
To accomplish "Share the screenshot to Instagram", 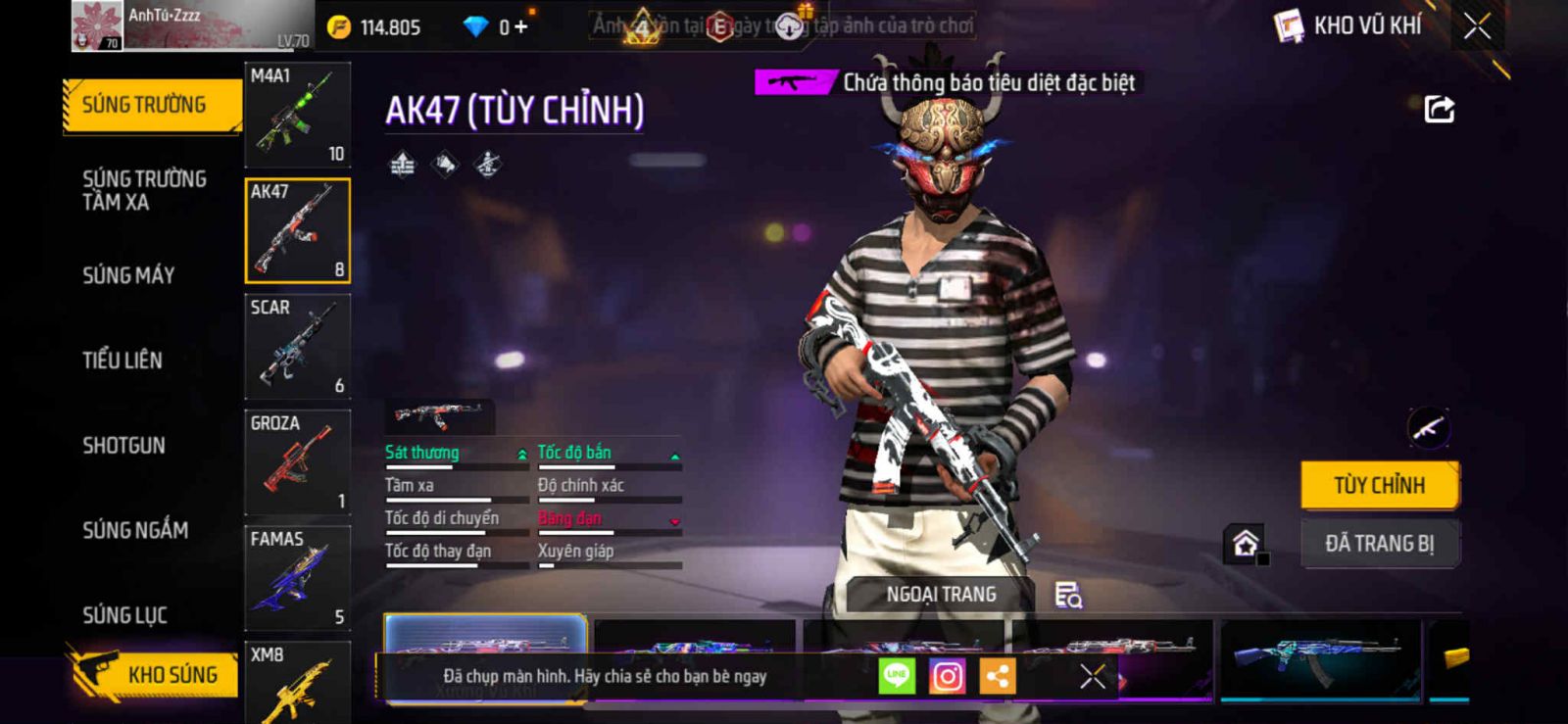I will [947, 676].
